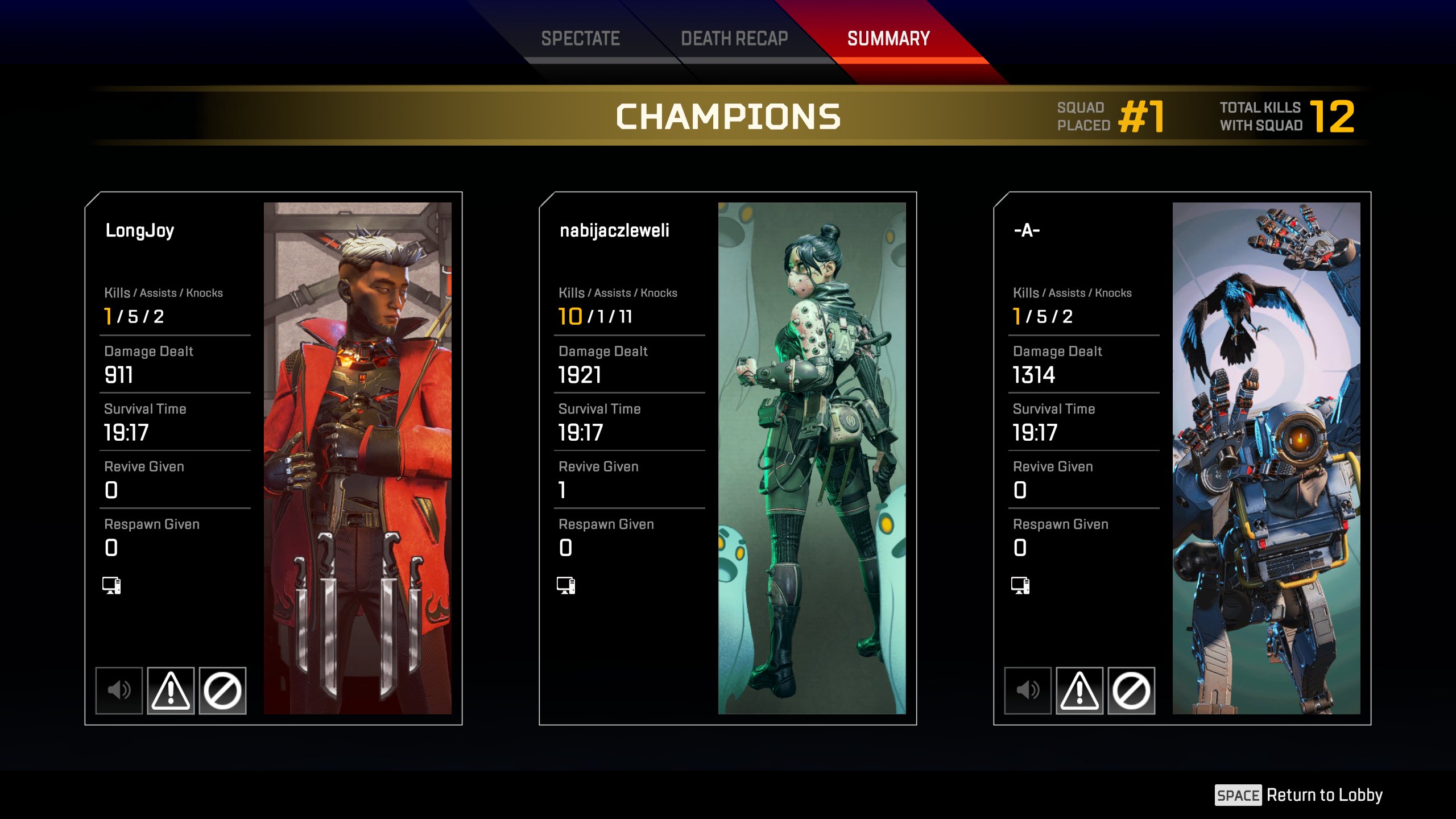Click LongJoy's player card name
Viewport: 1456px width, 819px height.
[x=140, y=230]
